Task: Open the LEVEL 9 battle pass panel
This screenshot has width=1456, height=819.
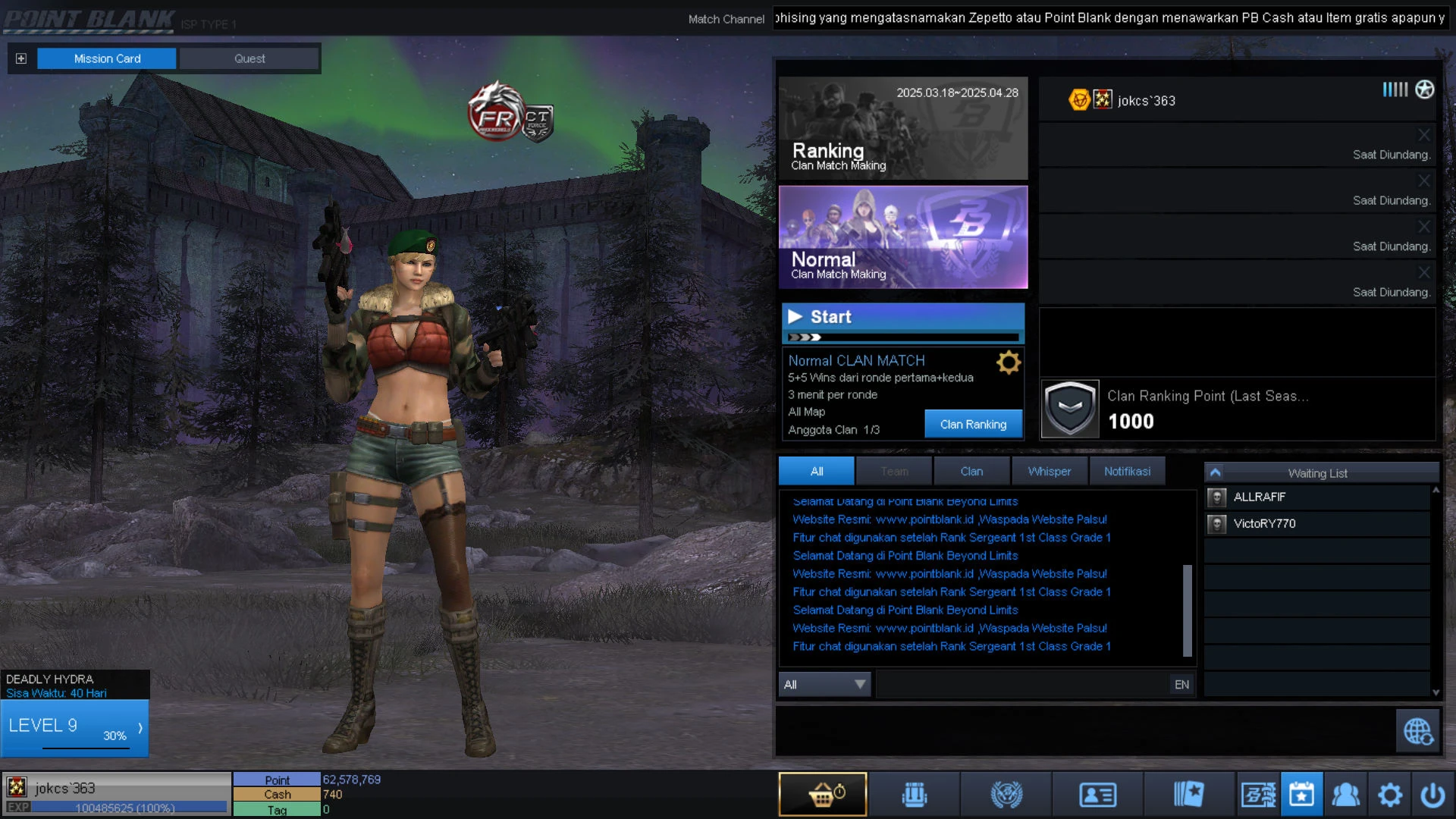Action: [x=74, y=728]
